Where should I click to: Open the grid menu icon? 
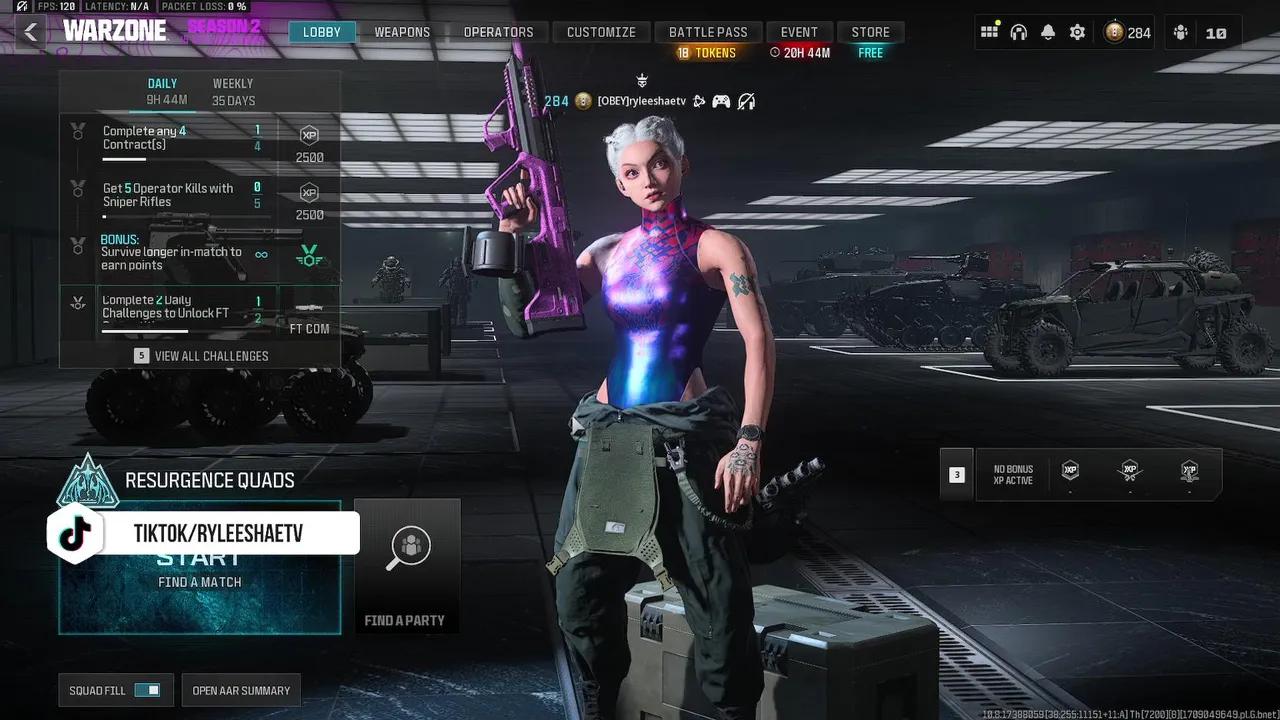(x=989, y=32)
